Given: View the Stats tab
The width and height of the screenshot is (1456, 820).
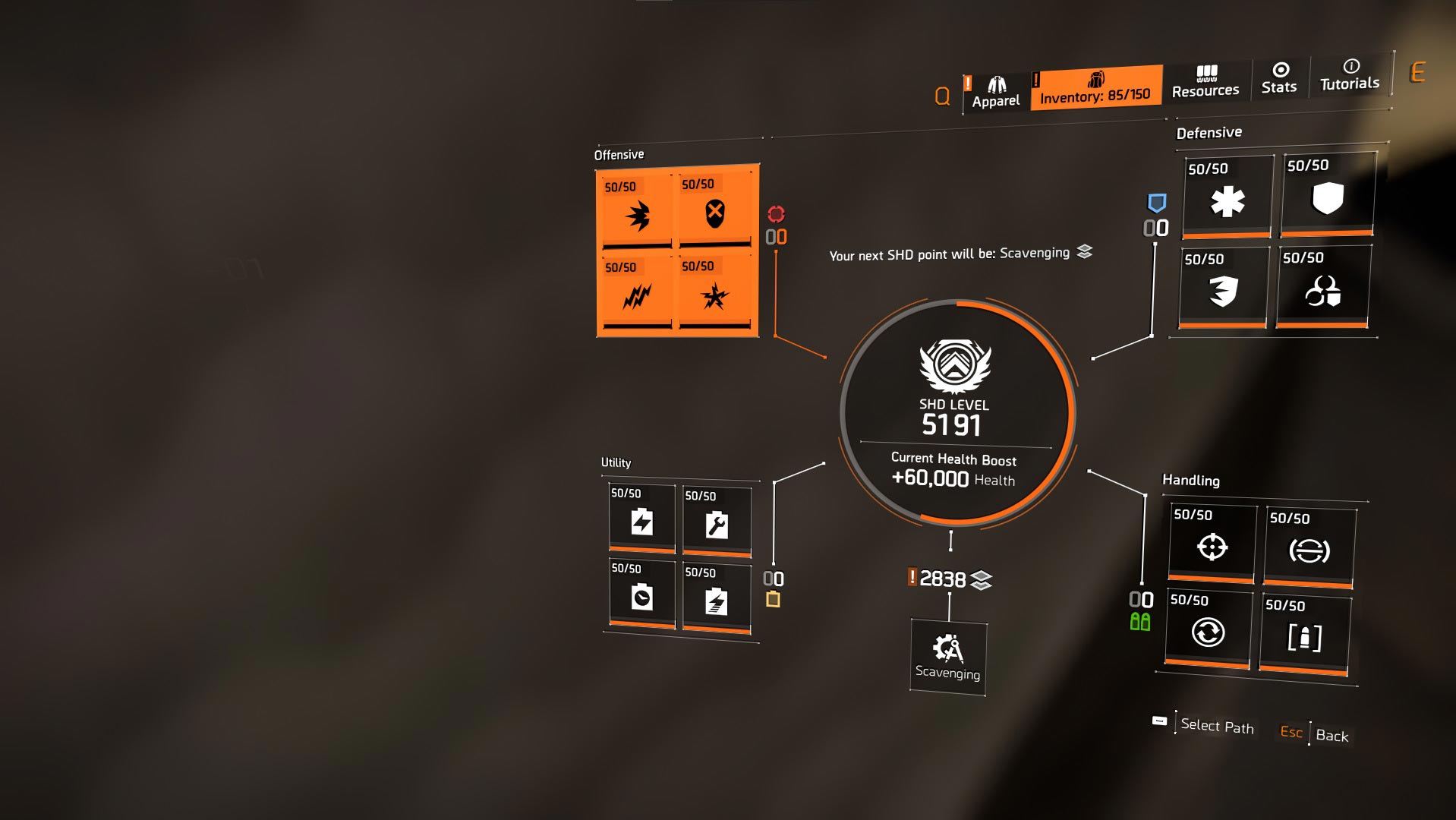Looking at the screenshot, I should tap(1279, 79).
